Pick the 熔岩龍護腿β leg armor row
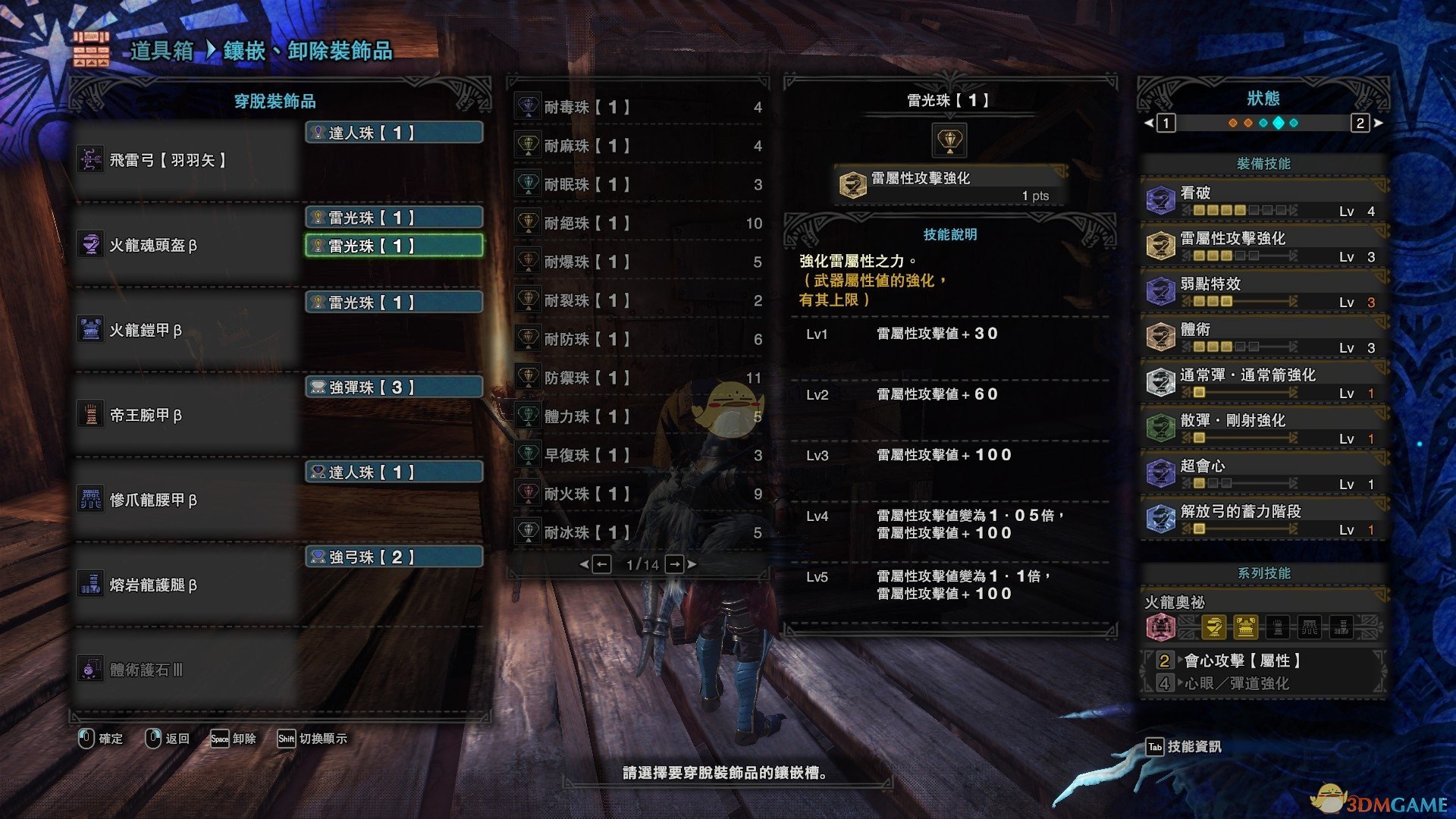The height and width of the screenshot is (819, 1456). (186, 585)
